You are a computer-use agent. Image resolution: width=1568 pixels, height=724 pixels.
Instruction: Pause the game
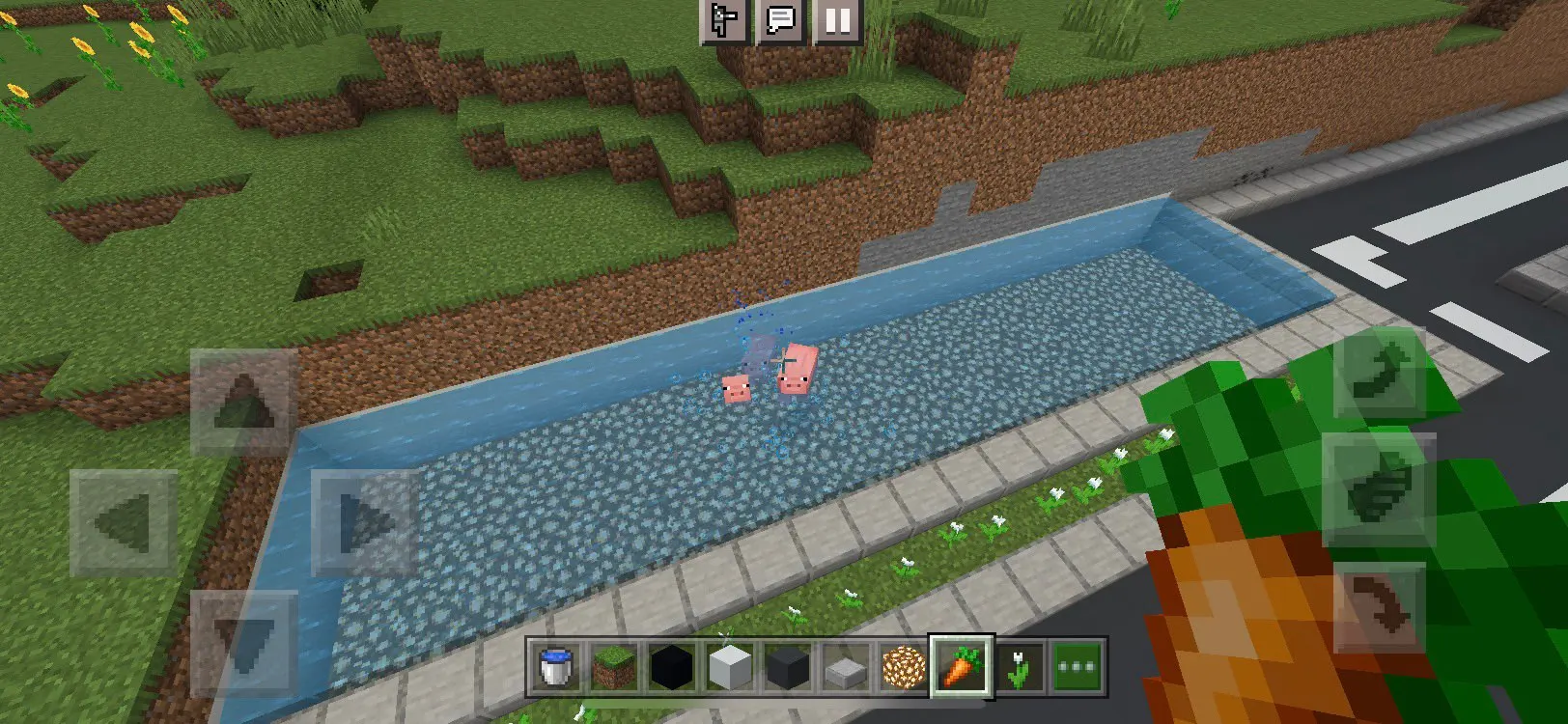coord(837,20)
